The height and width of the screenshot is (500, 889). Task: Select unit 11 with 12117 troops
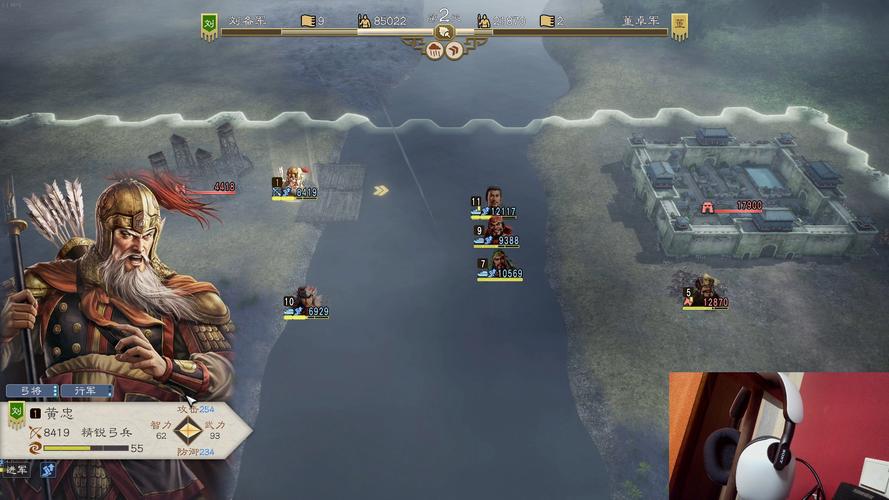pyautogui.click(x=493, y=198)
